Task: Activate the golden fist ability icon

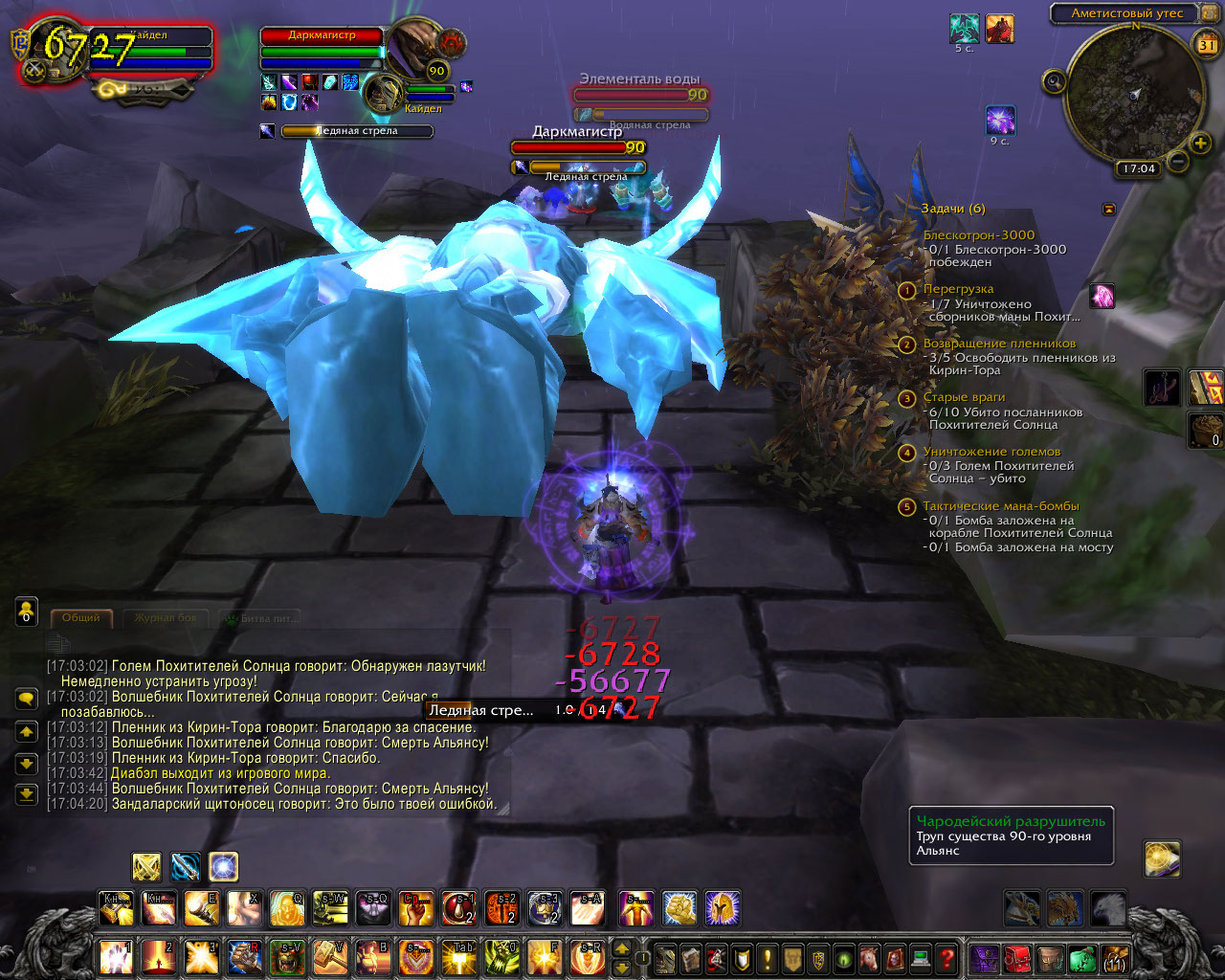Action: click(x=679, y=908)
